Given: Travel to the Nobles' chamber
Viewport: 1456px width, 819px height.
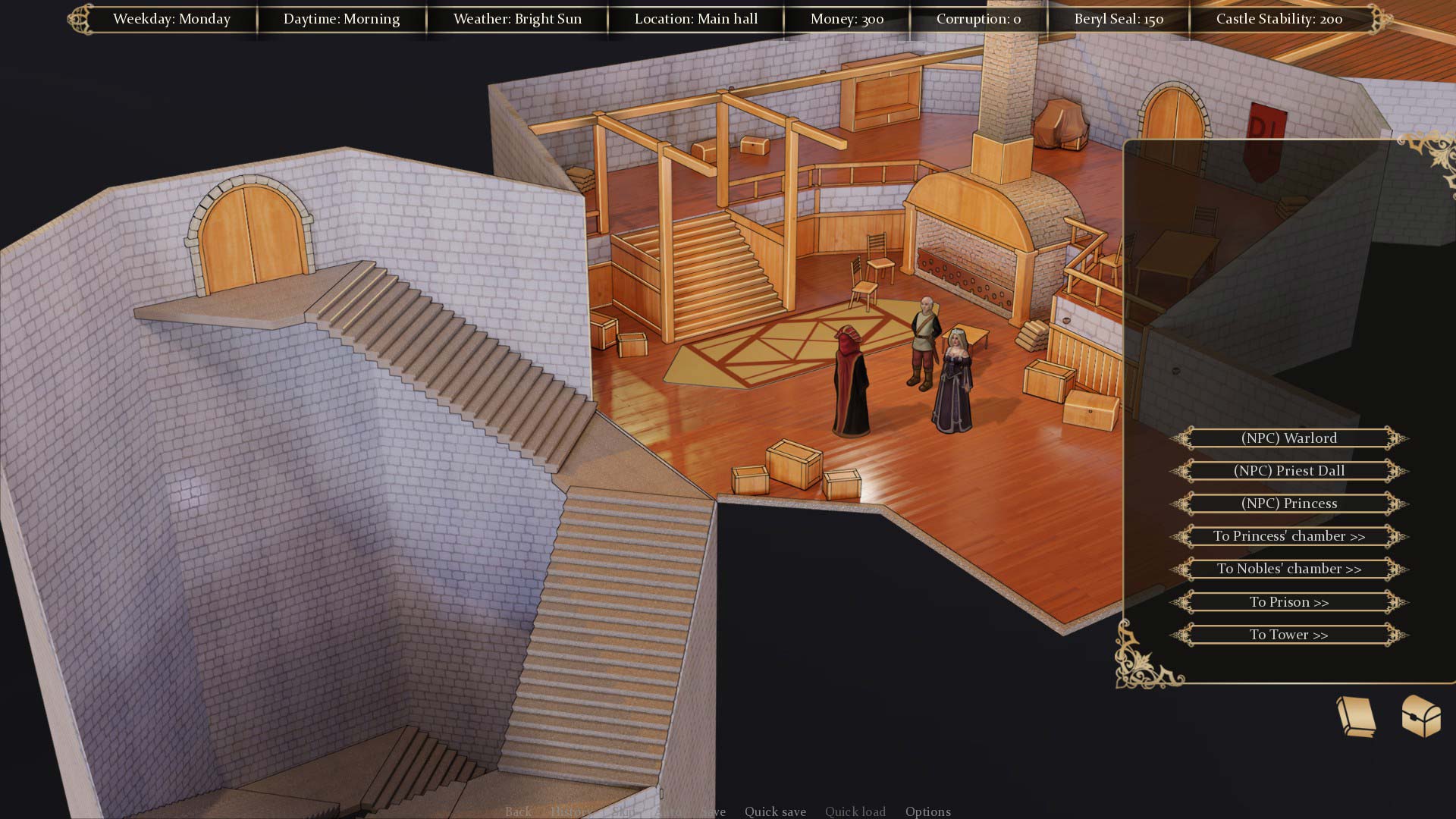Looking at the screenshot, I should pyautogui.click(x=1288, y=569).
